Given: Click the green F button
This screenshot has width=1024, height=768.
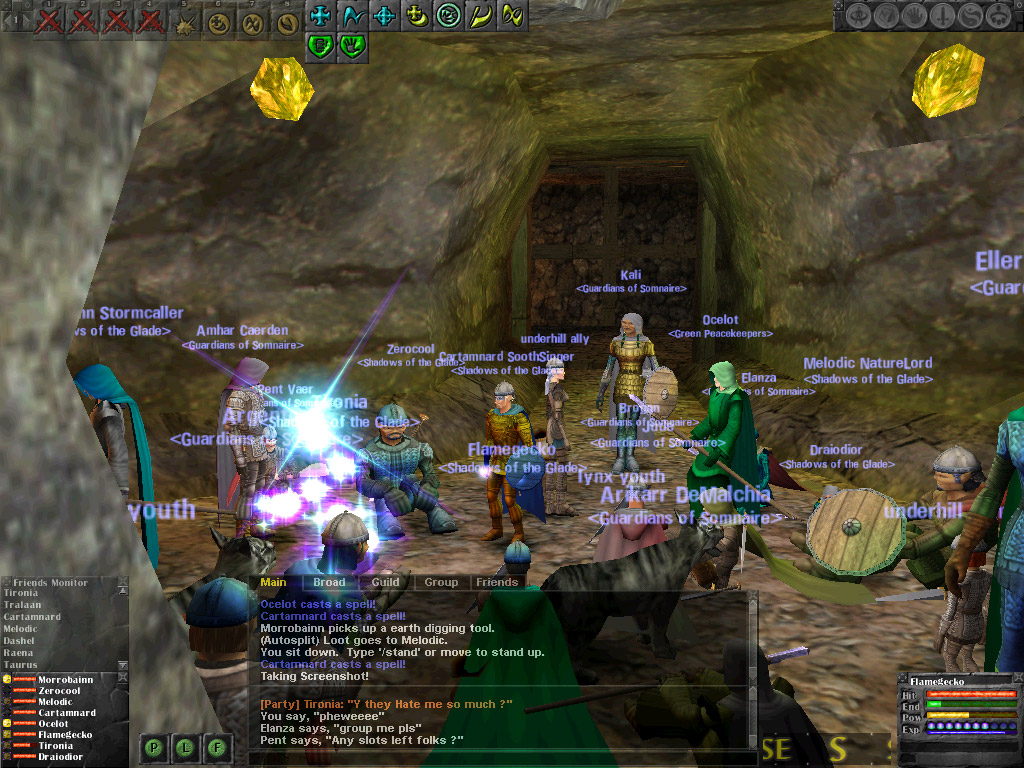Looking at the screenshot, I should pos(219,746).
